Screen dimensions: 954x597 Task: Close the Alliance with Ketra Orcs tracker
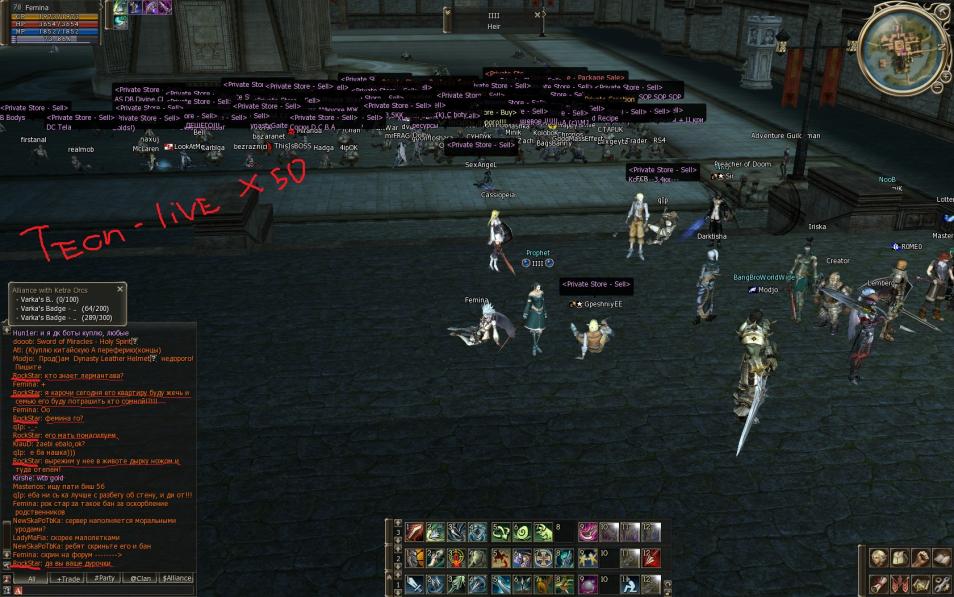pyautogui.click(x=120, y=289)
